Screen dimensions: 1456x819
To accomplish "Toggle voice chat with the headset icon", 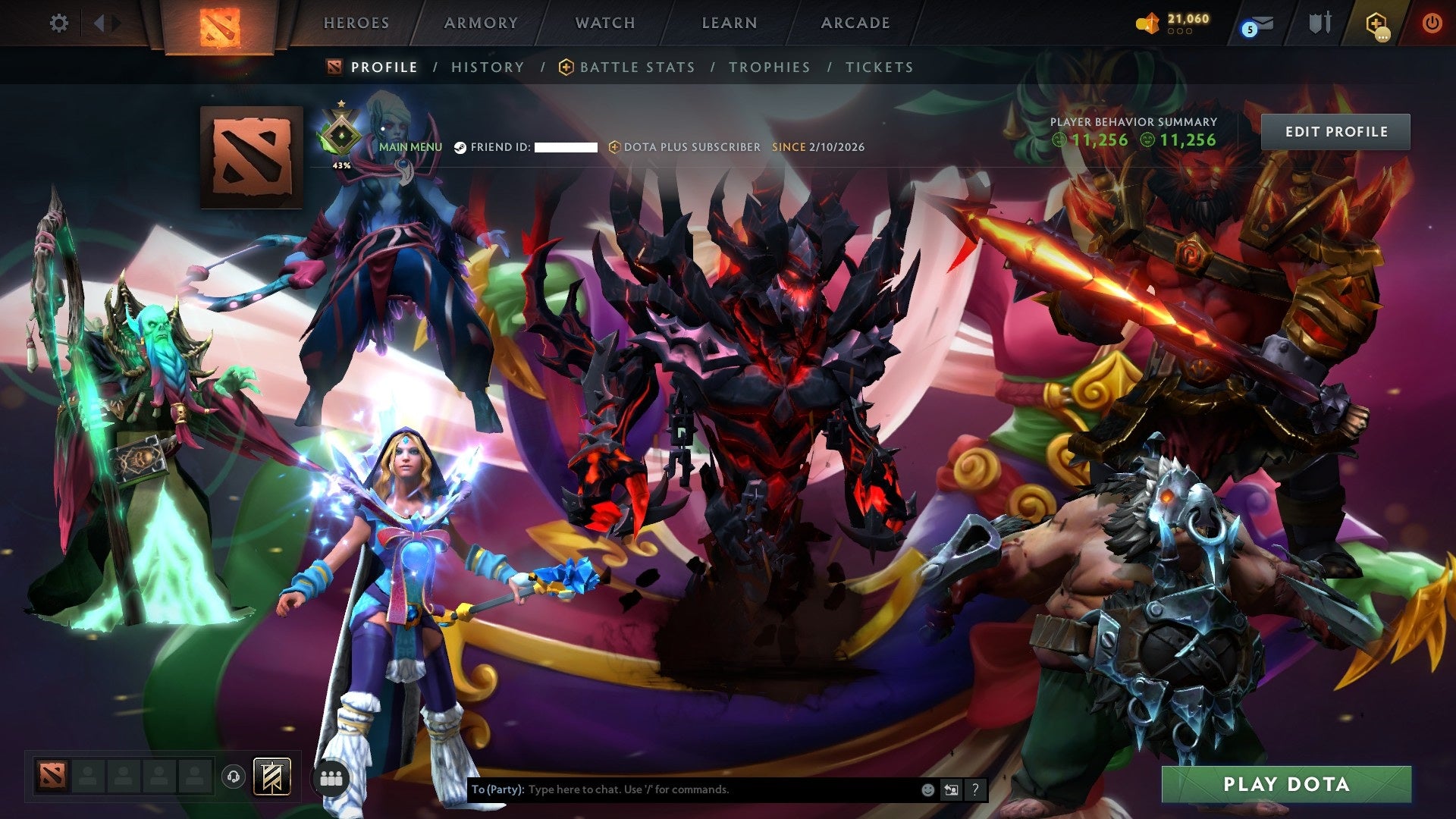I will tap(233, 778).
